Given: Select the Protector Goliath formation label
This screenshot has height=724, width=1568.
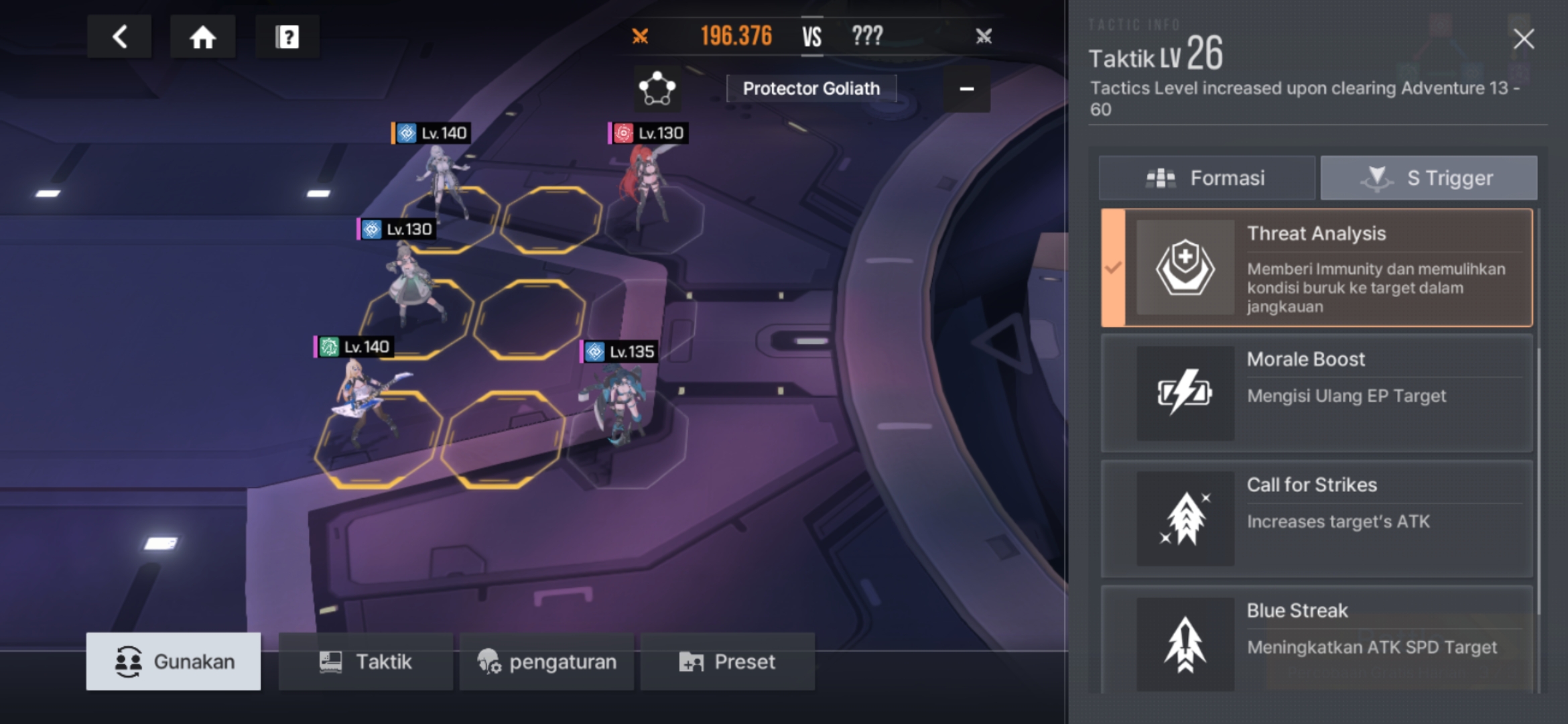Looking at the screenshot, I should [811, 88].
